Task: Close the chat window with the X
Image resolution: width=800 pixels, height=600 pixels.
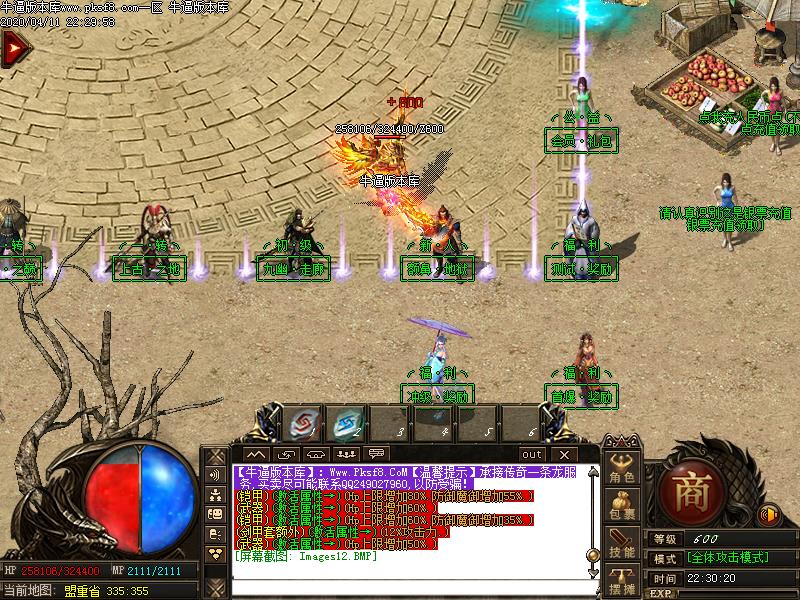Action: [566, 455]
